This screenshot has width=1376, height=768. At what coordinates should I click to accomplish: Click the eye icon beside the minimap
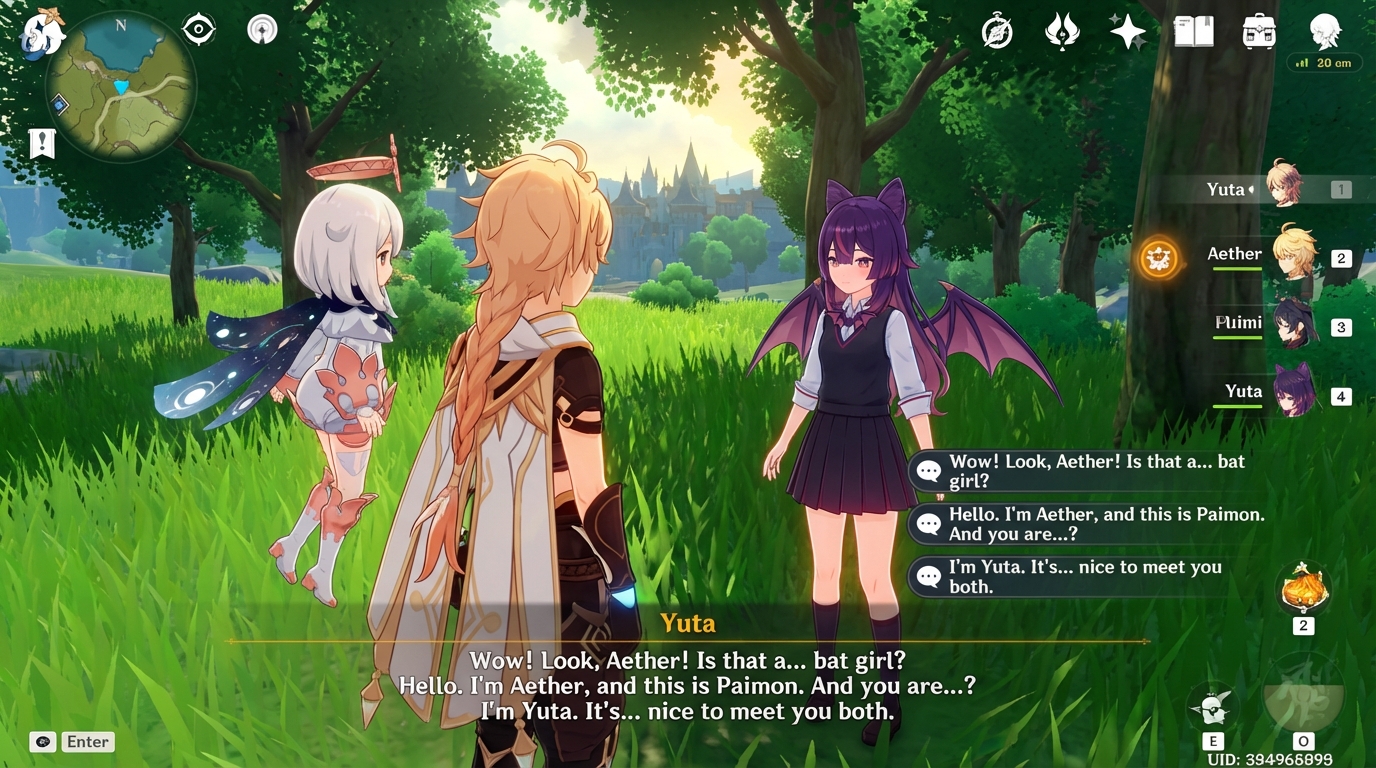(199, 30)
